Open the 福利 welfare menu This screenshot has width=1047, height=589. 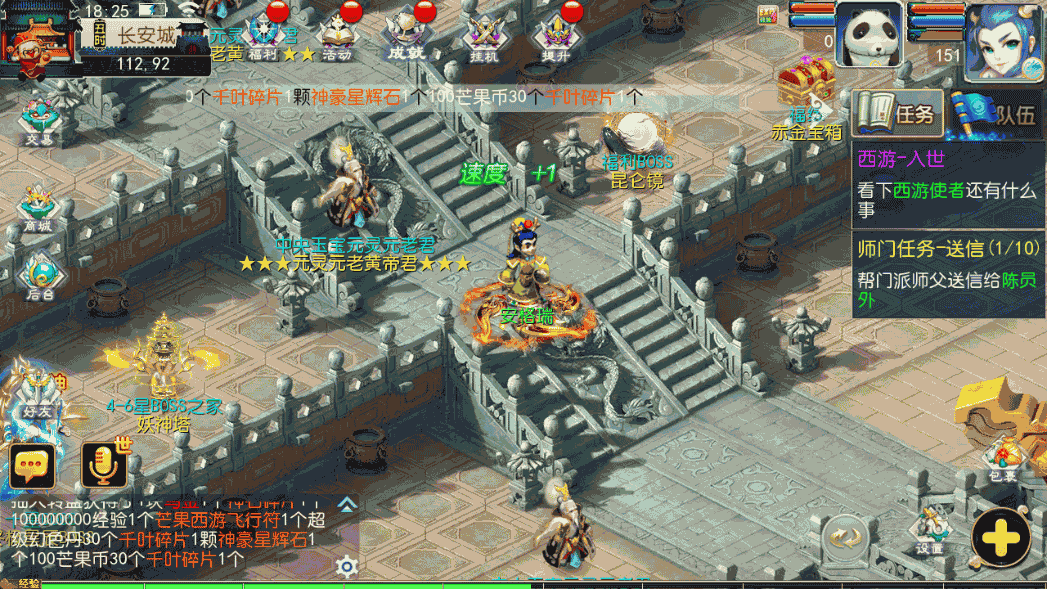pos(267,33)
